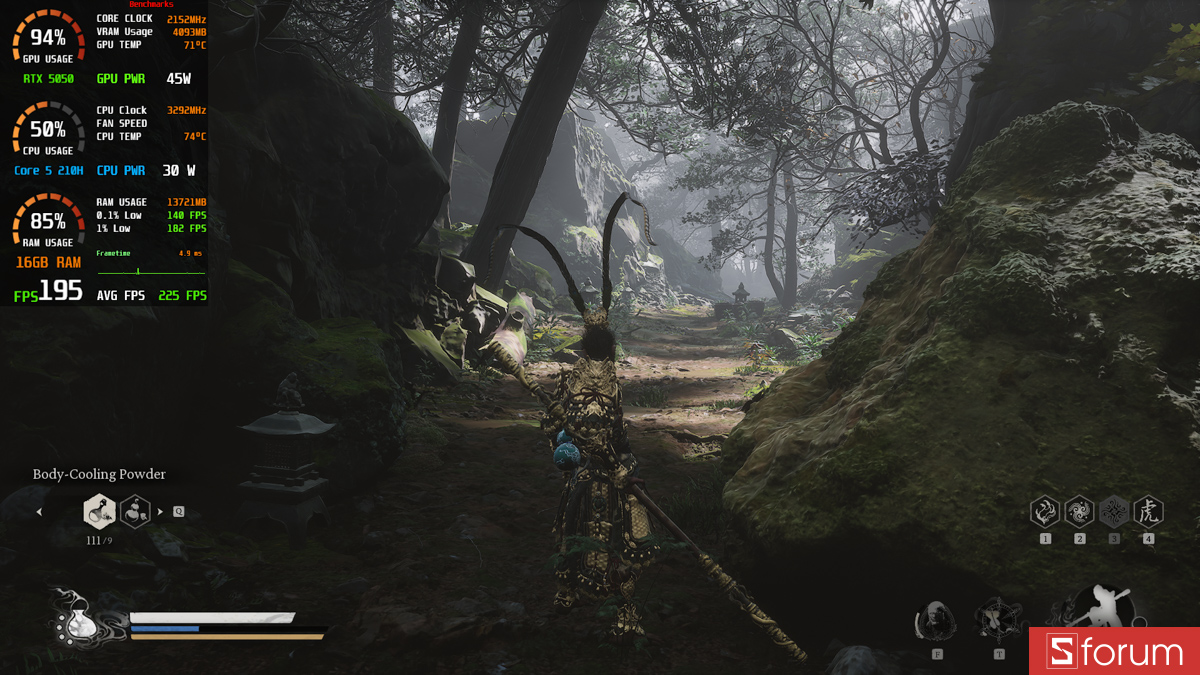
Task: Cast the flame spell in slot 1
Action: tap(1045, 513)
